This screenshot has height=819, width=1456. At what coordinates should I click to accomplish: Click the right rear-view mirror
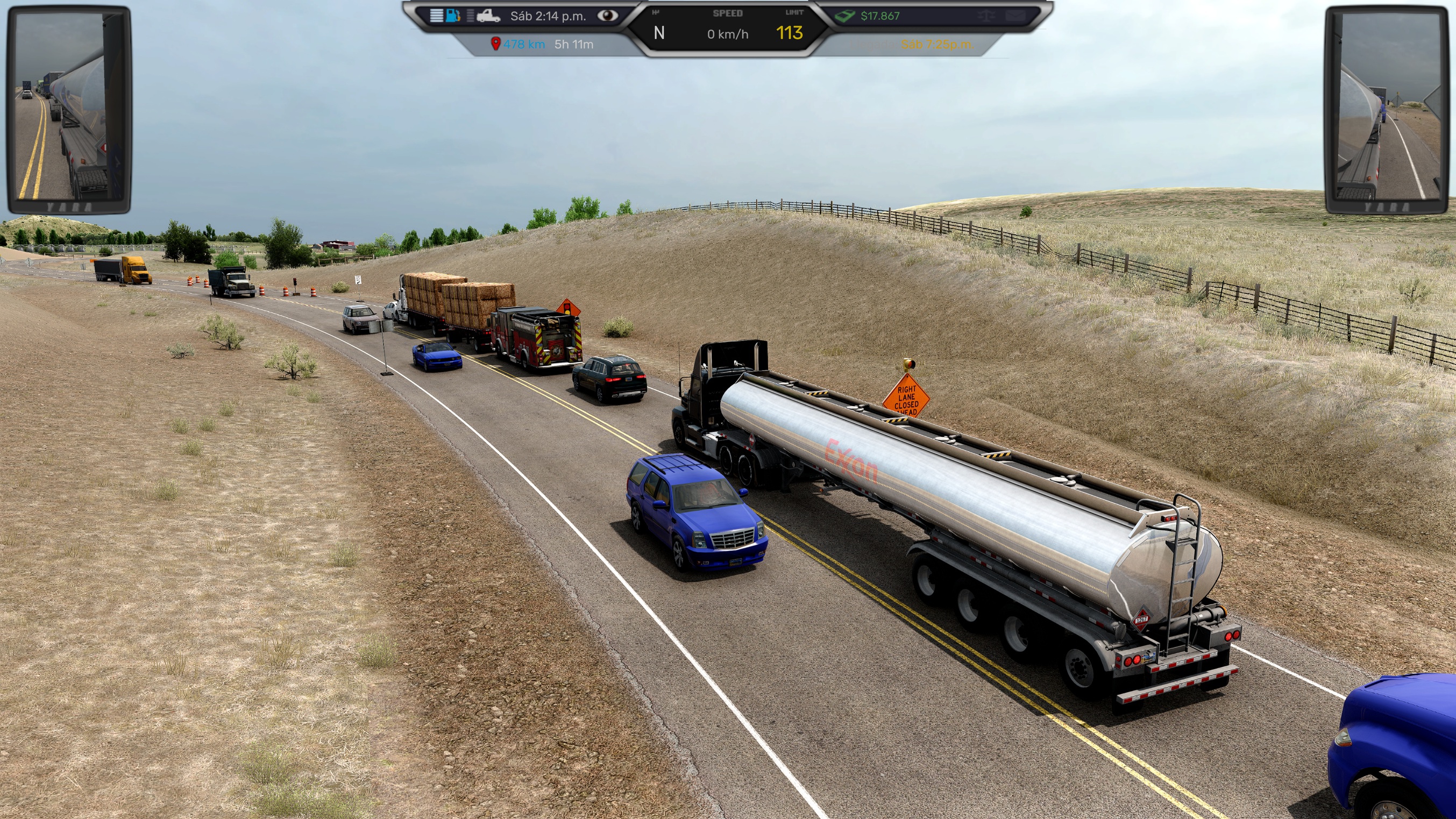point(1388,109)
